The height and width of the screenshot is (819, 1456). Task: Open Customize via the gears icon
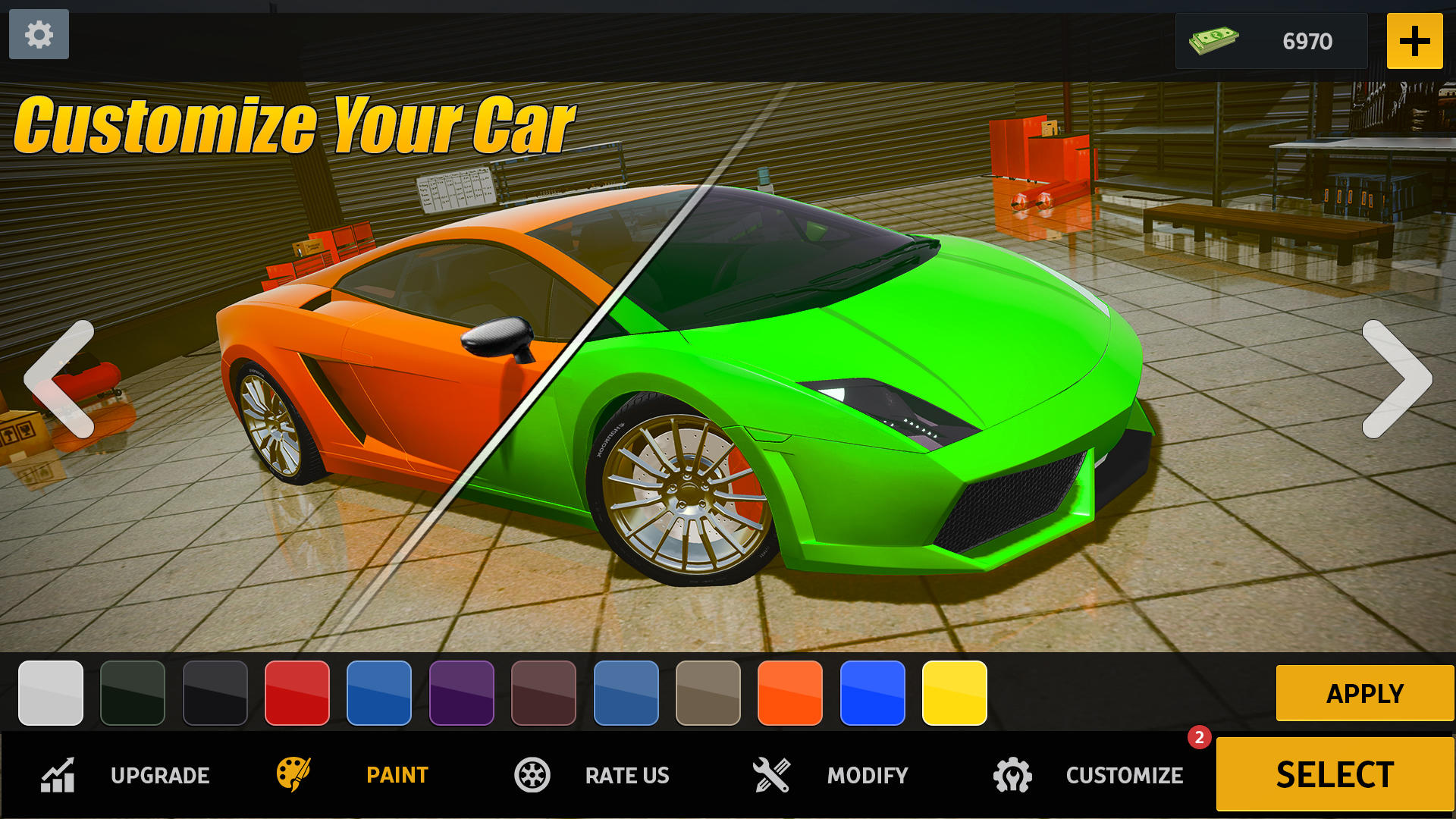(1014, 775)
